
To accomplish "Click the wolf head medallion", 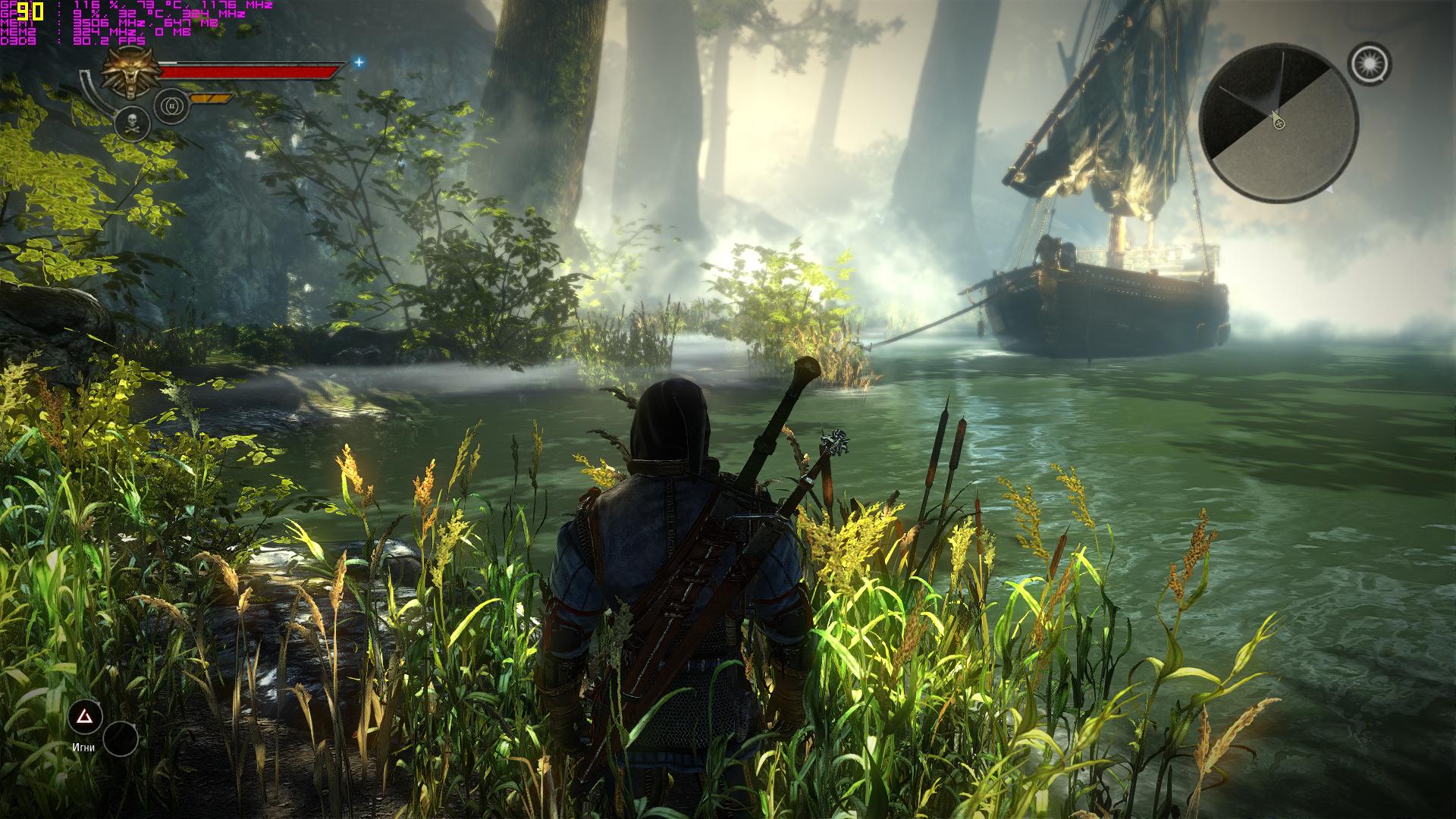I will click(x=129, y=76).
